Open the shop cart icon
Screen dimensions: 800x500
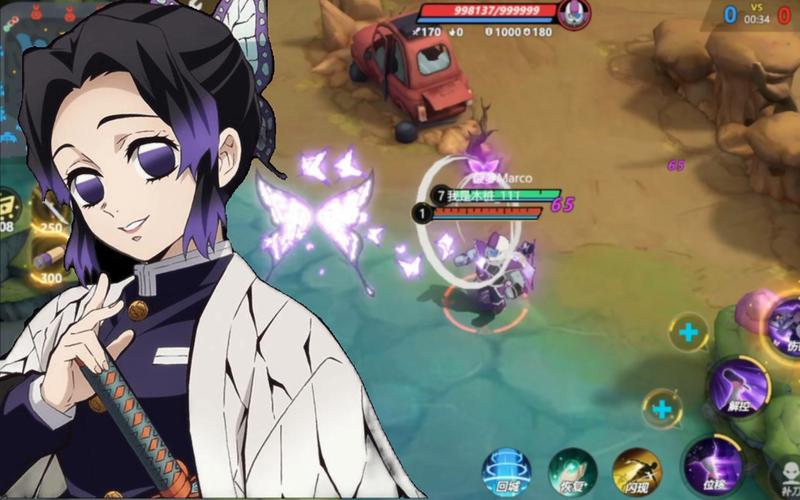[10, 207]
